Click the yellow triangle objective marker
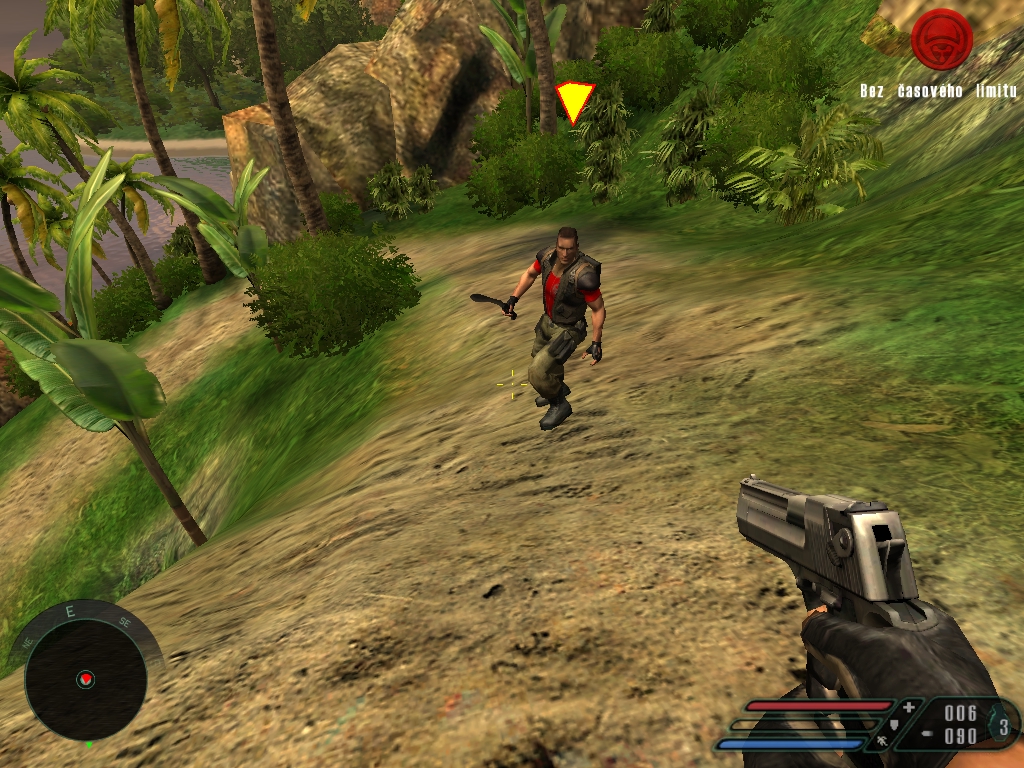Image resolution: width=1024 pixels, height=768 pixels. (x=574, y=102)
